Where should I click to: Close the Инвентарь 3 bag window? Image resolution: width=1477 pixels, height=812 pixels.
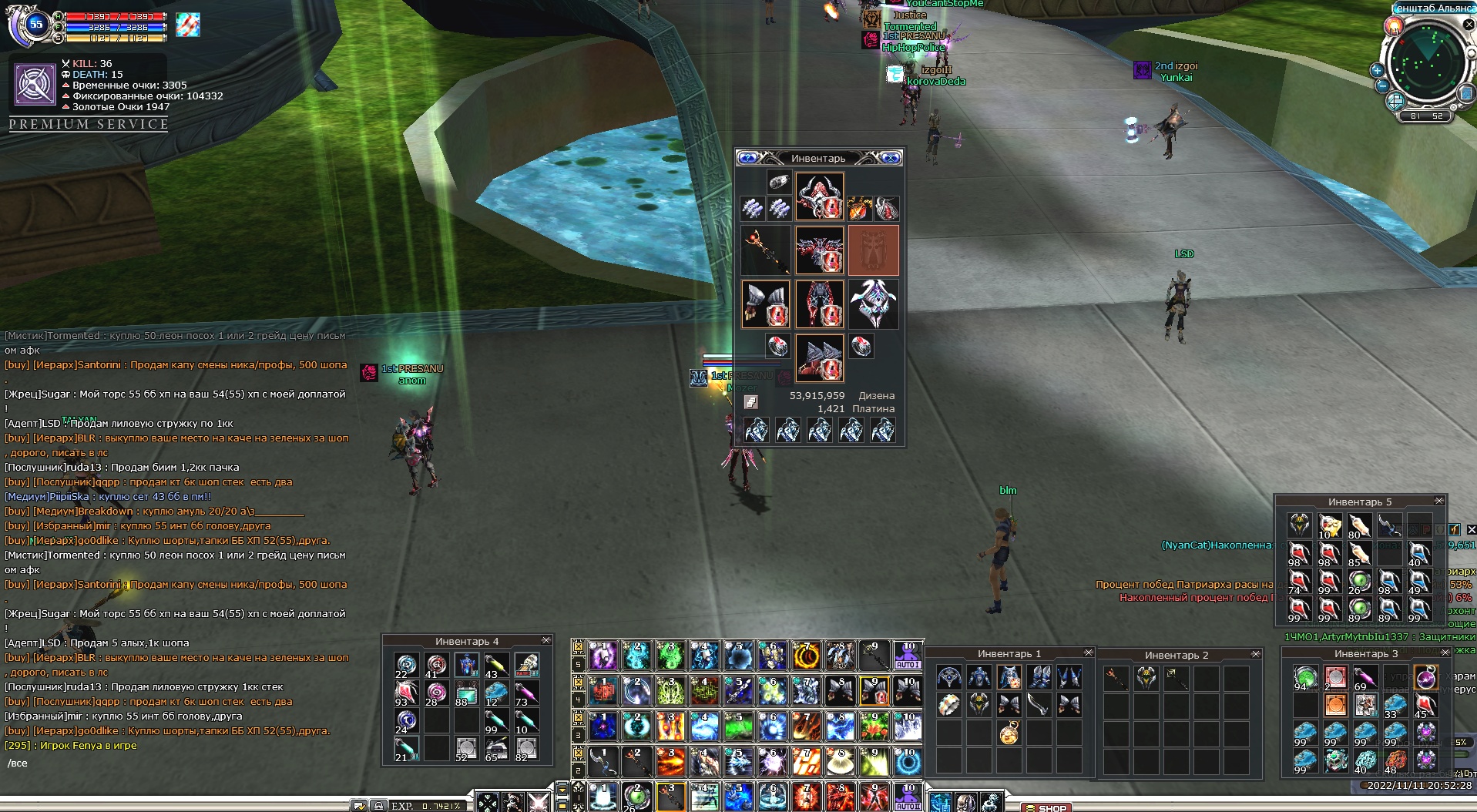(1445, 653)
